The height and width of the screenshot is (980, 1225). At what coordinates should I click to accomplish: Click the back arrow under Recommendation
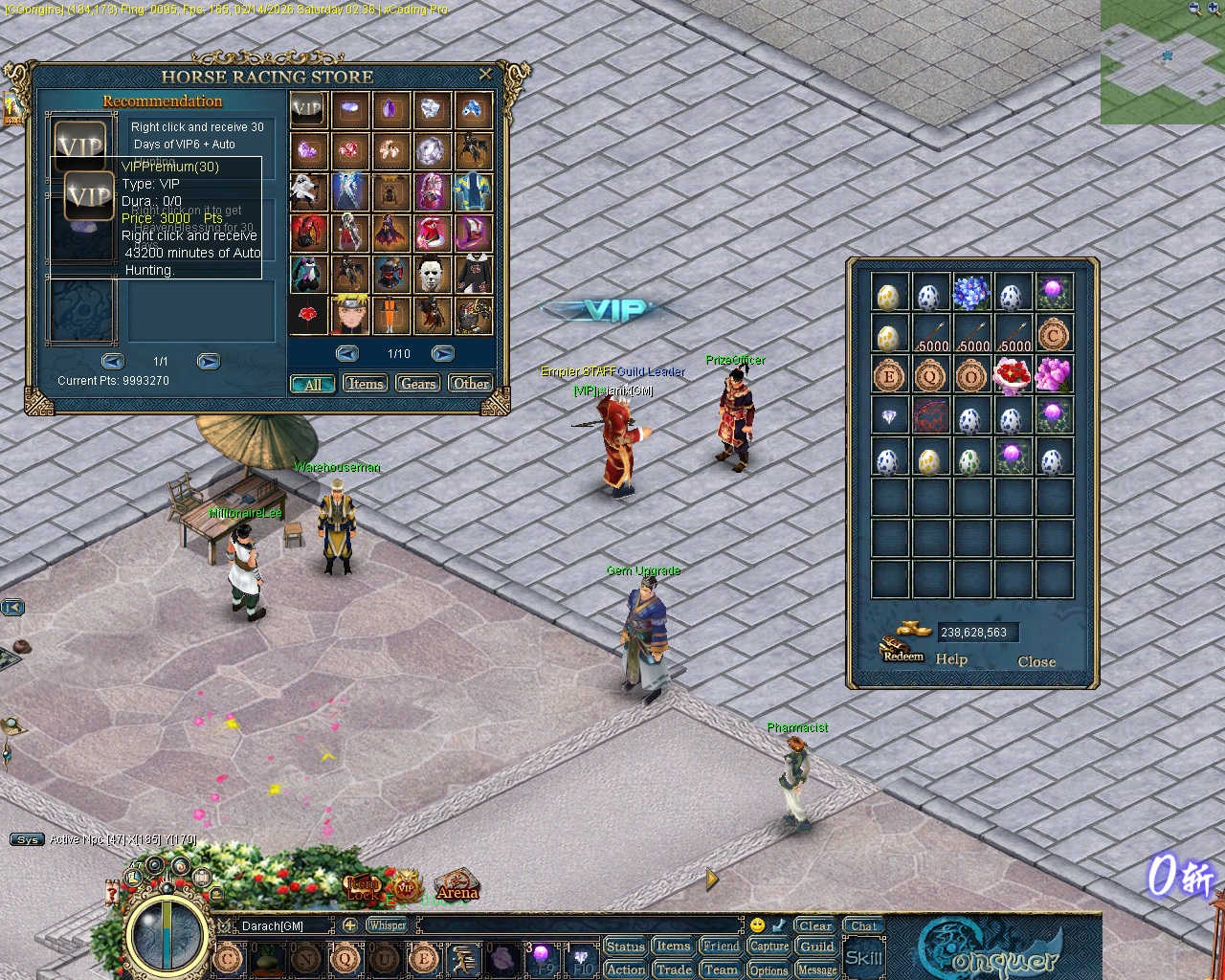click(x=113, y=361)
